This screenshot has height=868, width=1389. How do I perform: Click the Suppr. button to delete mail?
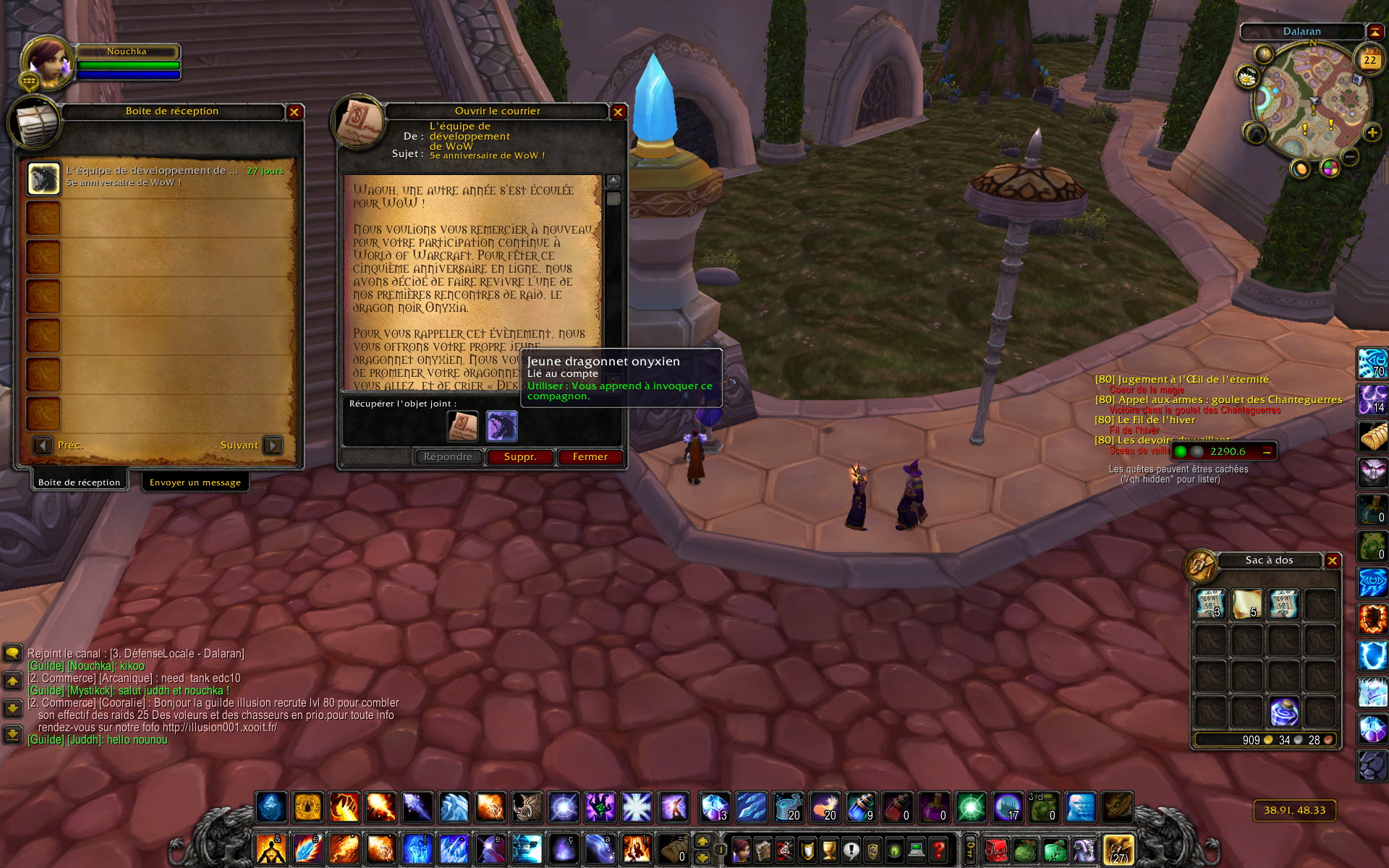point(519,457)
